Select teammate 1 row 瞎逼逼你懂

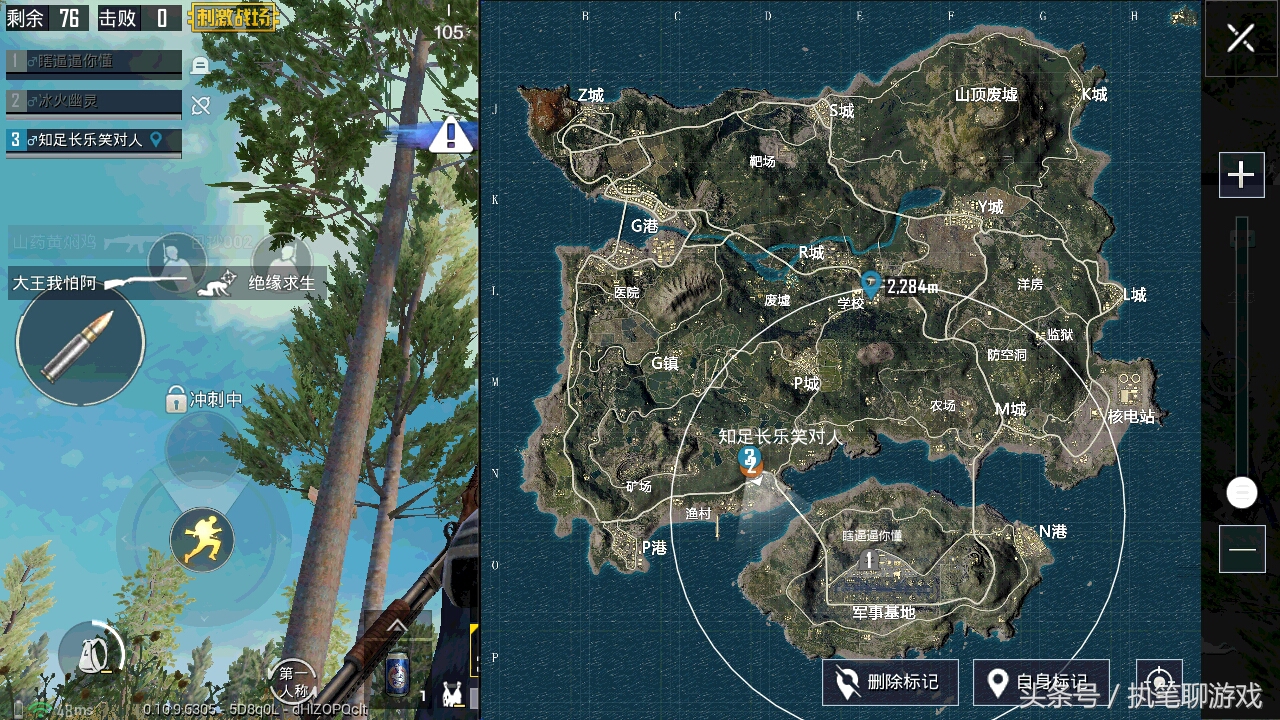click(94, 62)
